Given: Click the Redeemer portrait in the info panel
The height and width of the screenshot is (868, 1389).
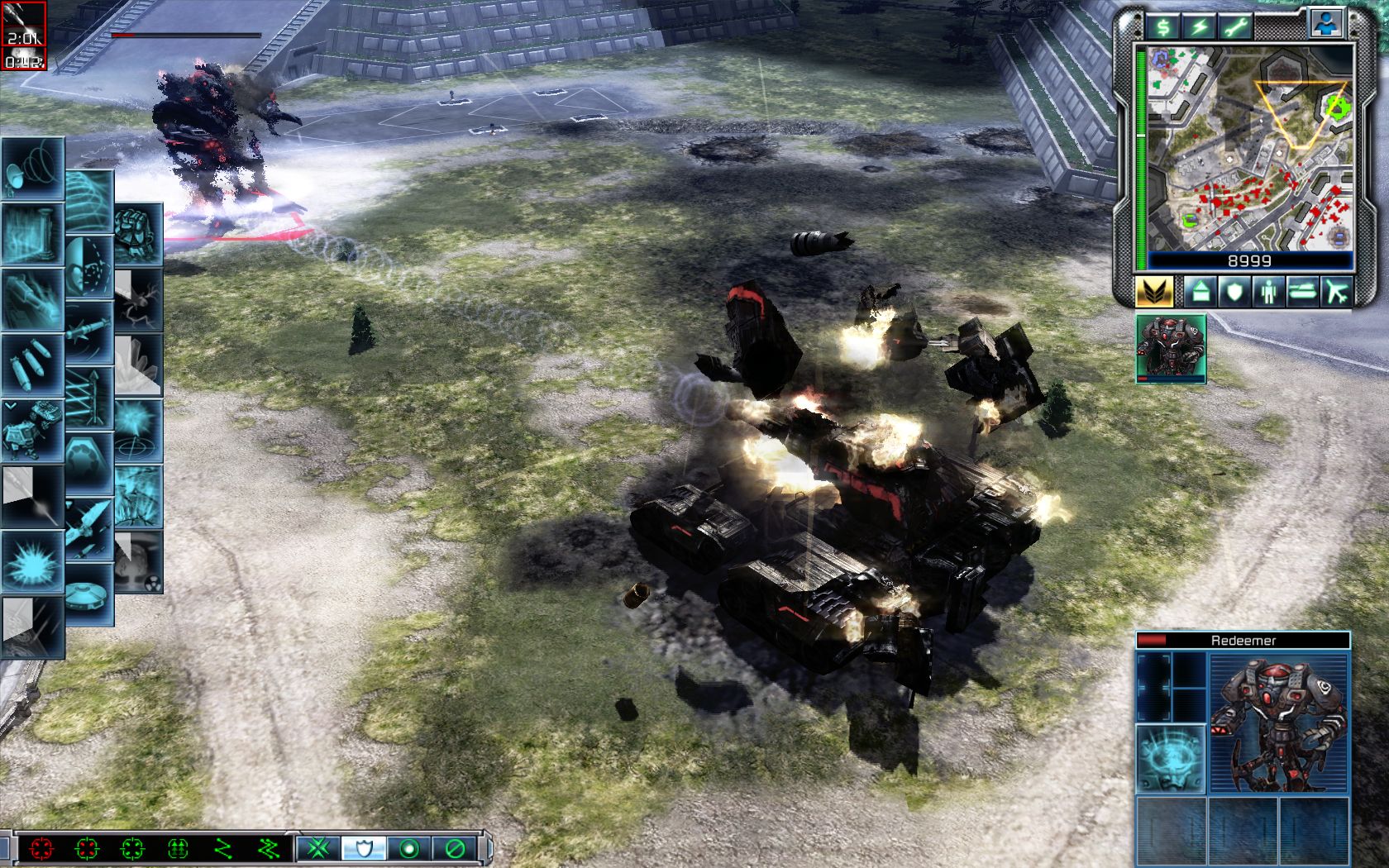Looking at the screenshot, I should [x=1279, y=723].
